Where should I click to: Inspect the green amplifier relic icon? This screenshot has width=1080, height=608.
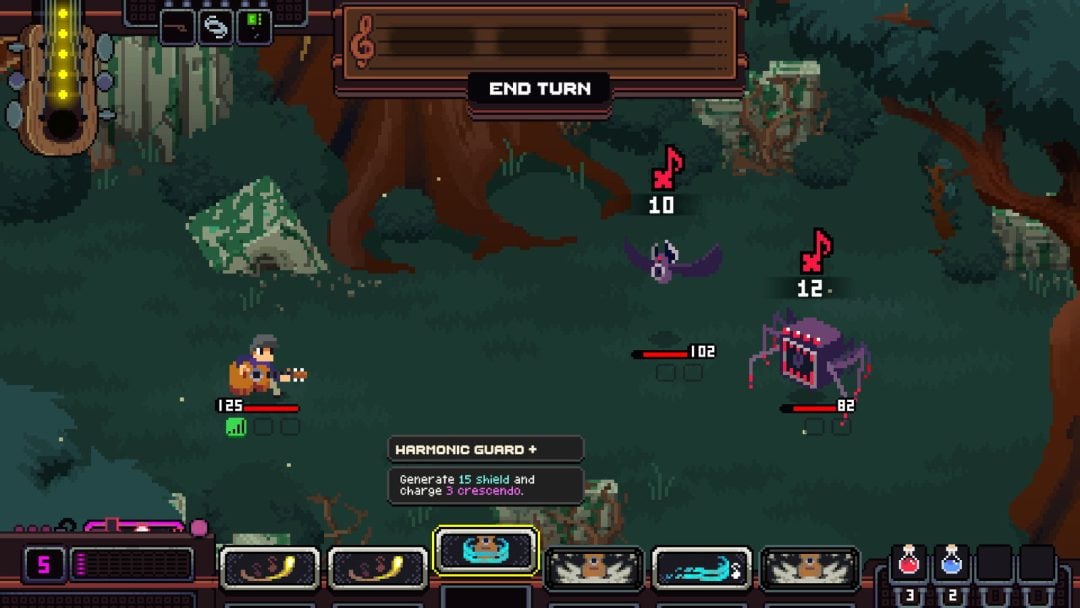coord(254,27)
